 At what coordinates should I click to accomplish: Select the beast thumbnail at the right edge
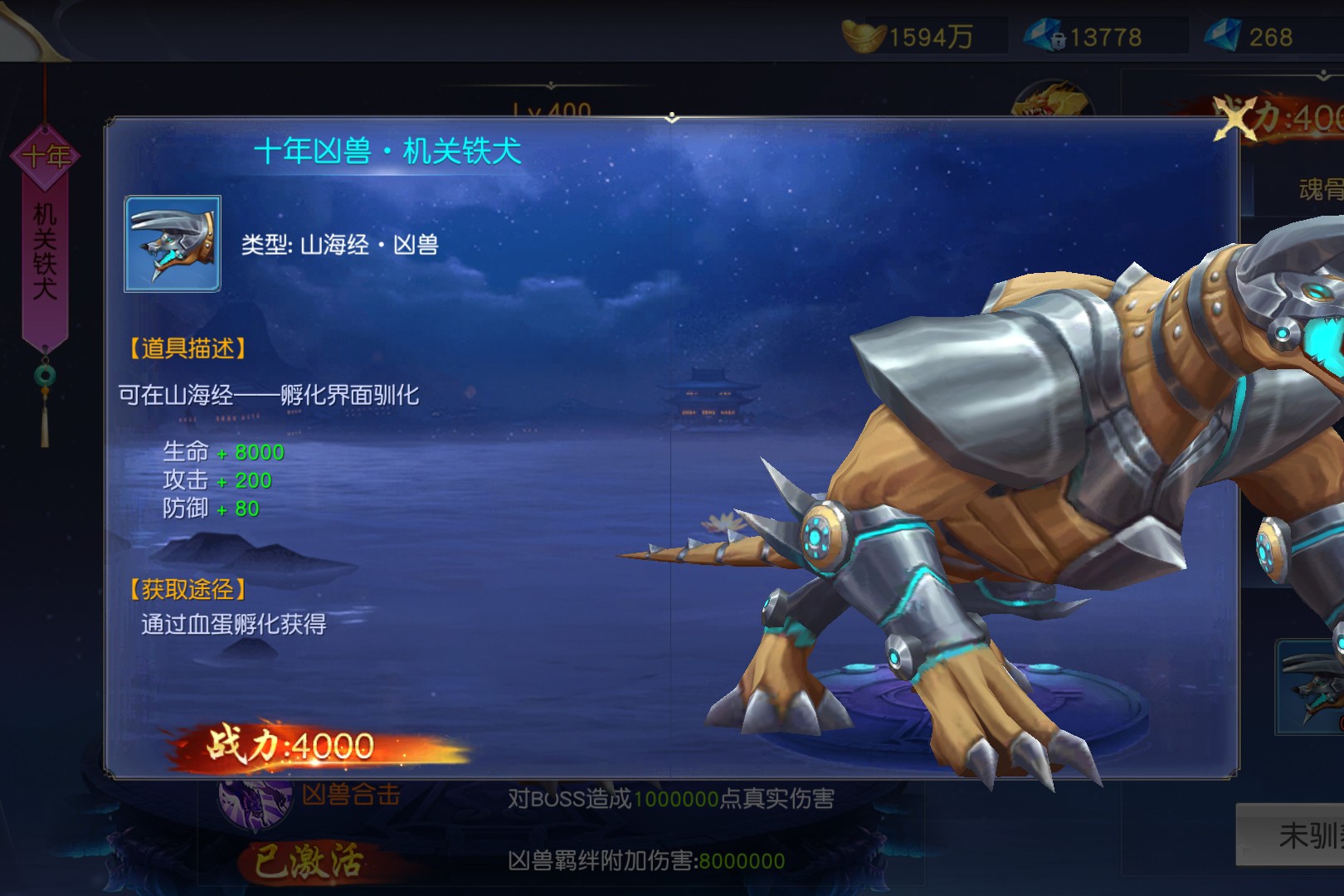[1312, 687]
